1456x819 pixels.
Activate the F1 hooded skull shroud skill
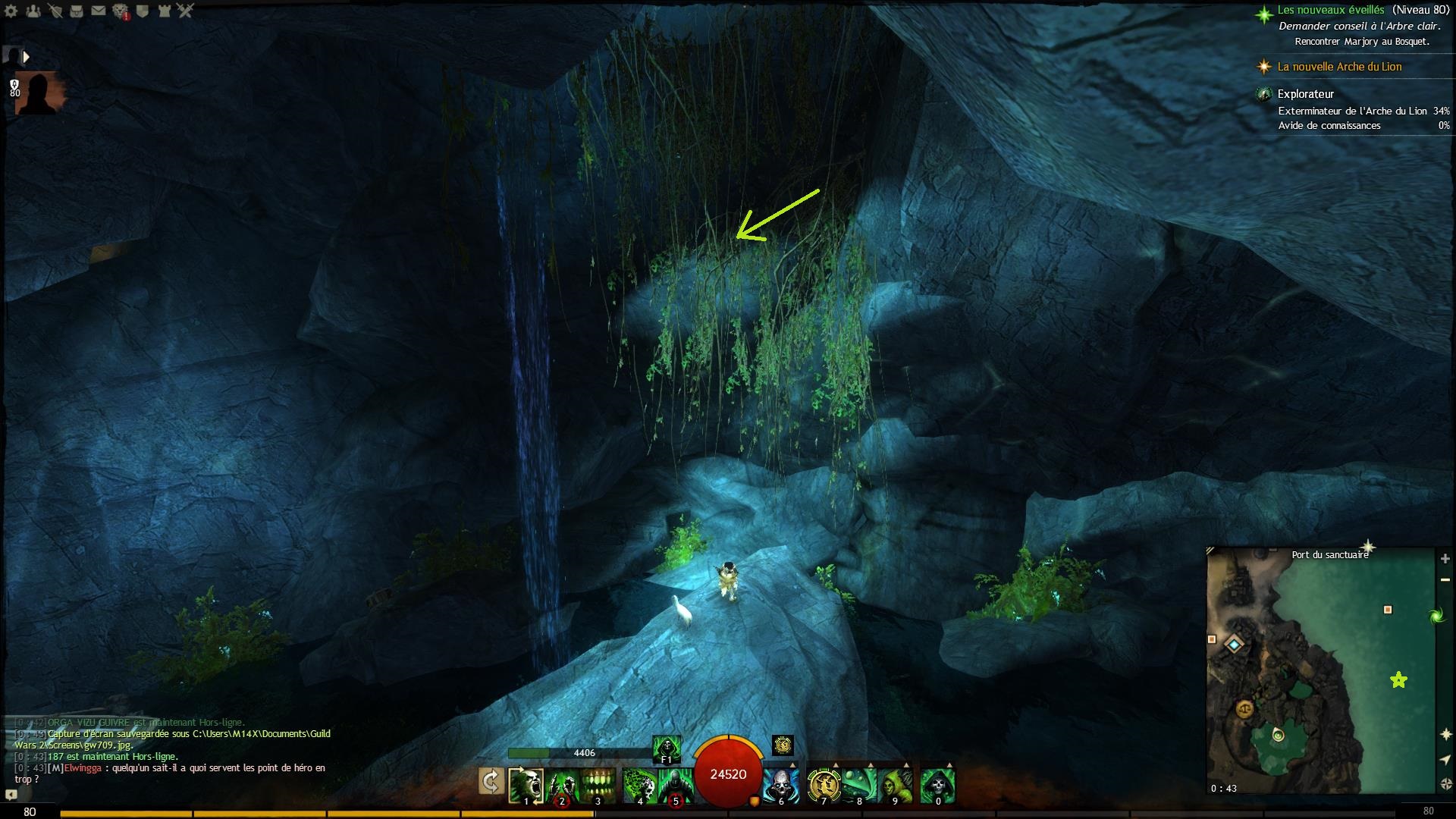pos(666,747)
